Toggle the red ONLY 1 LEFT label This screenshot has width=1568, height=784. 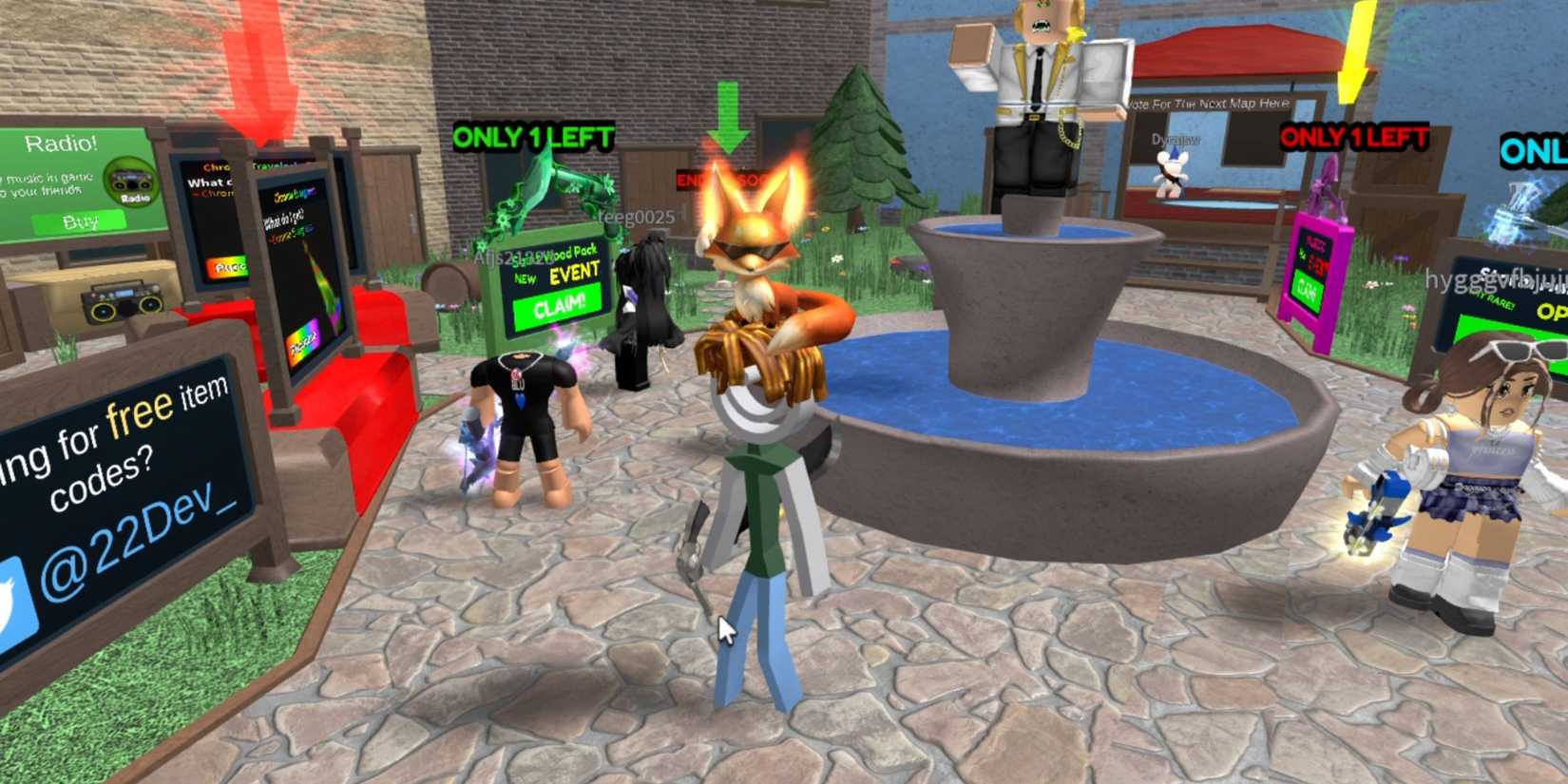coord(1353,135)
